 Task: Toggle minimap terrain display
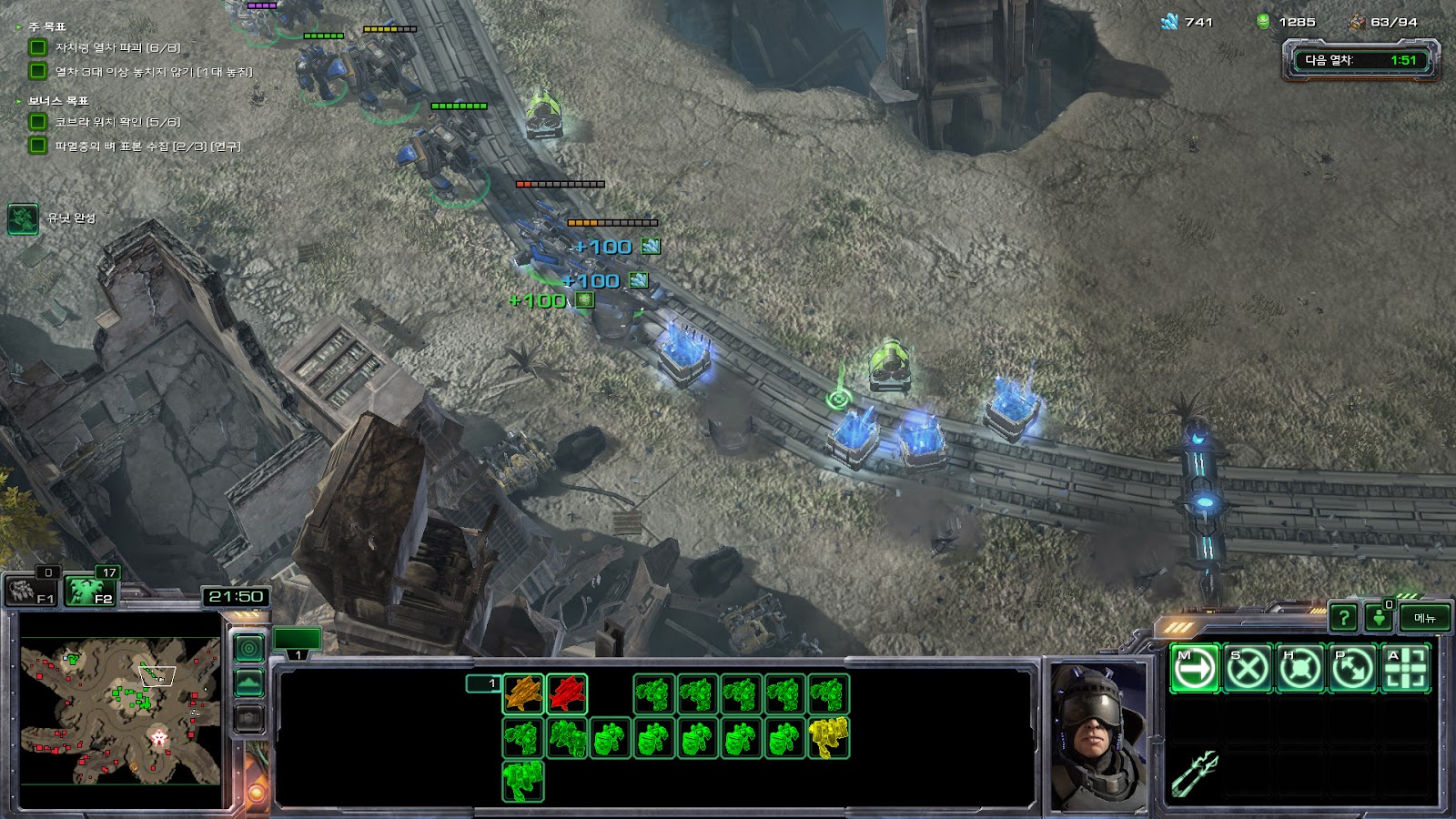click(x=249, y=682)
